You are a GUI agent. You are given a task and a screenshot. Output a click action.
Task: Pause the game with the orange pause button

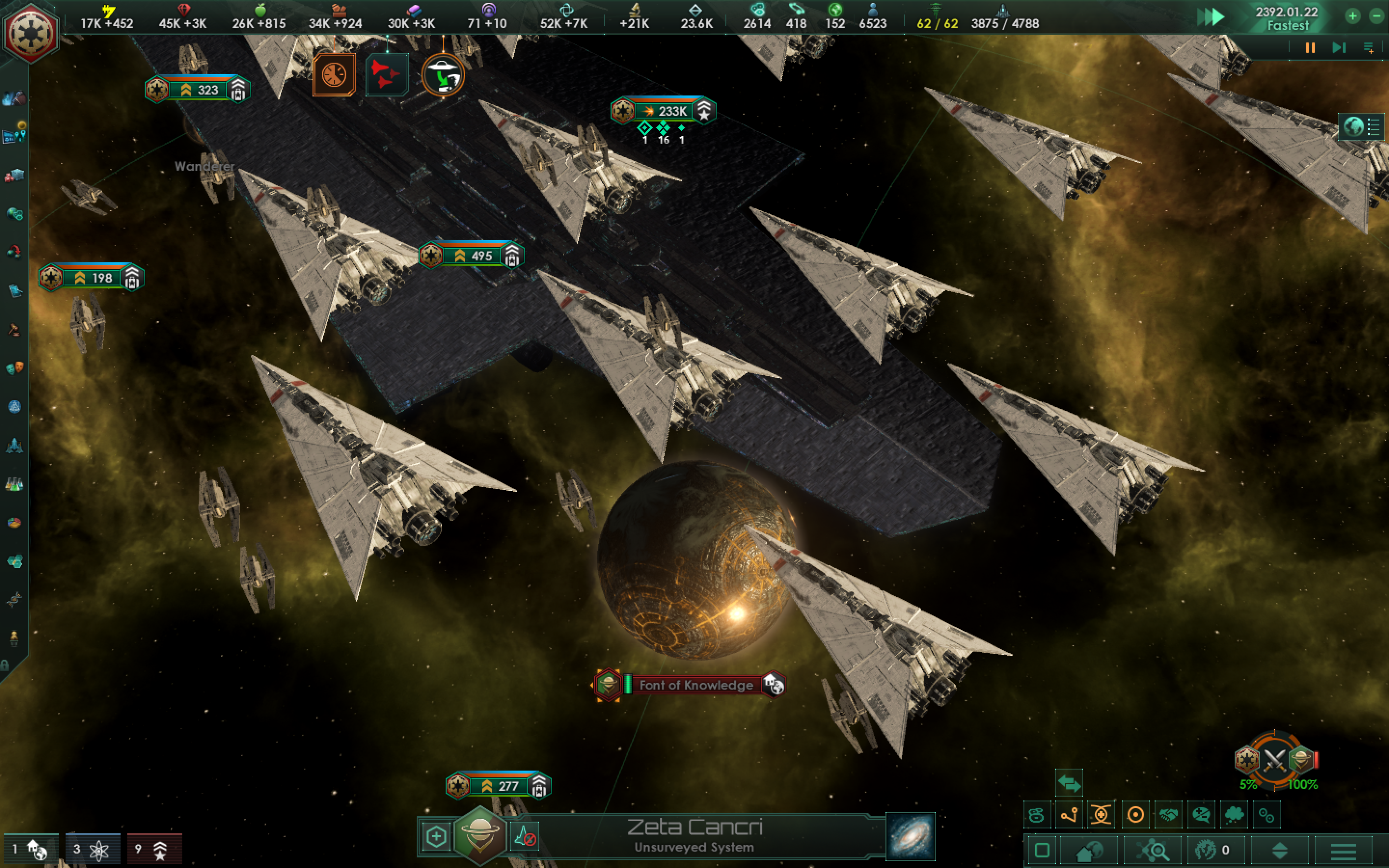pos(1310,48)
